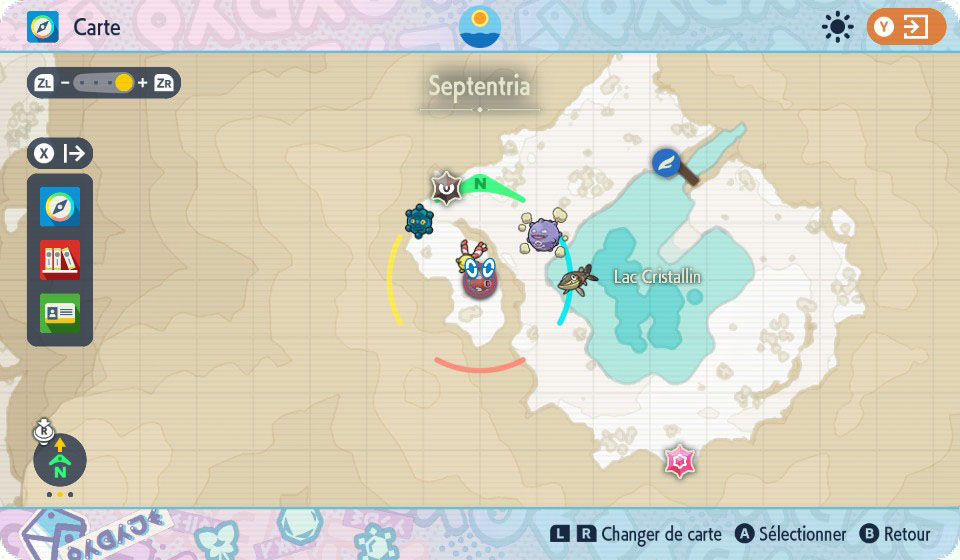Open the map app in the side panel

[x=60, y=207]
